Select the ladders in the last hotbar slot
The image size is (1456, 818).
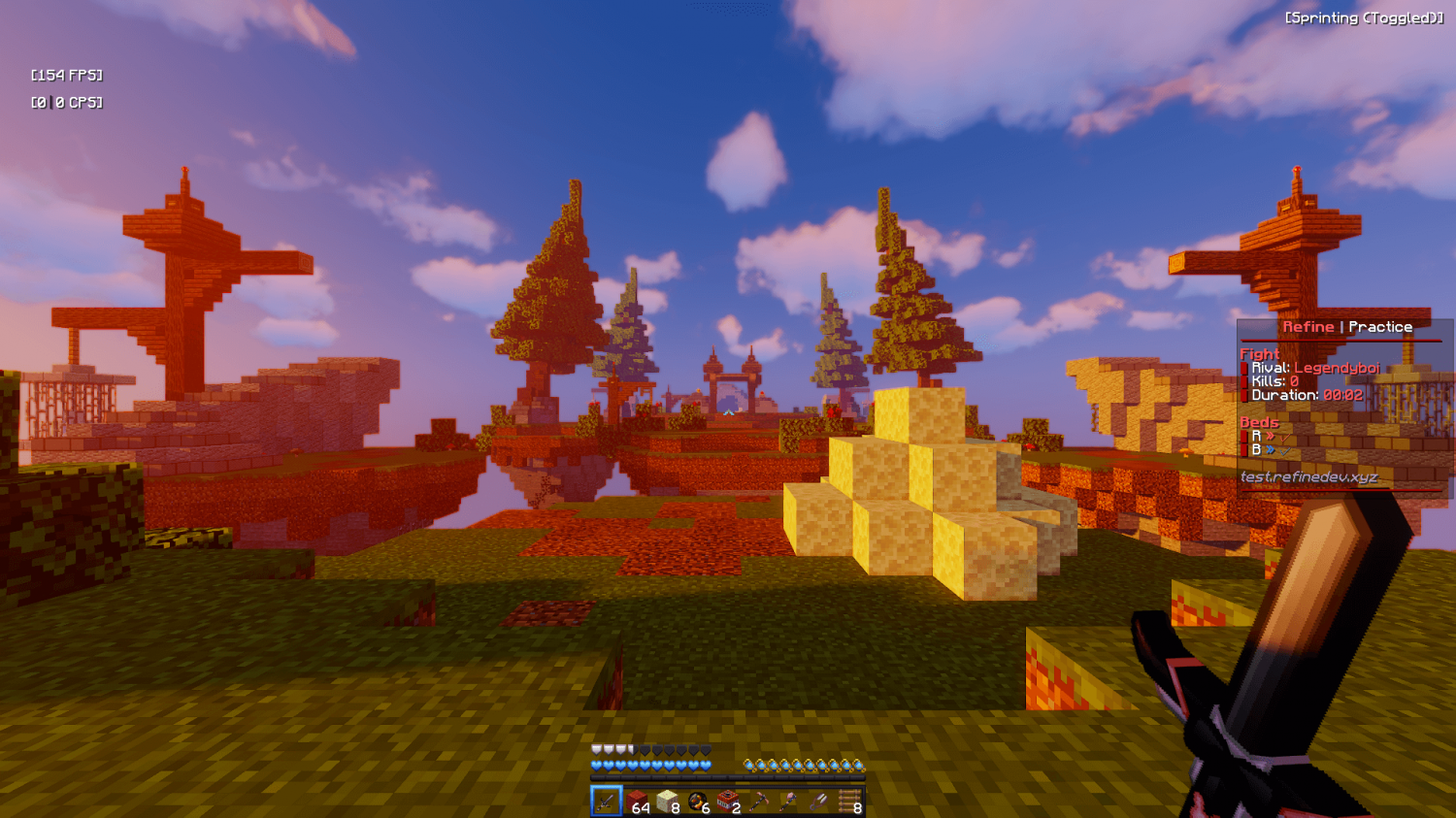point(850,803)
